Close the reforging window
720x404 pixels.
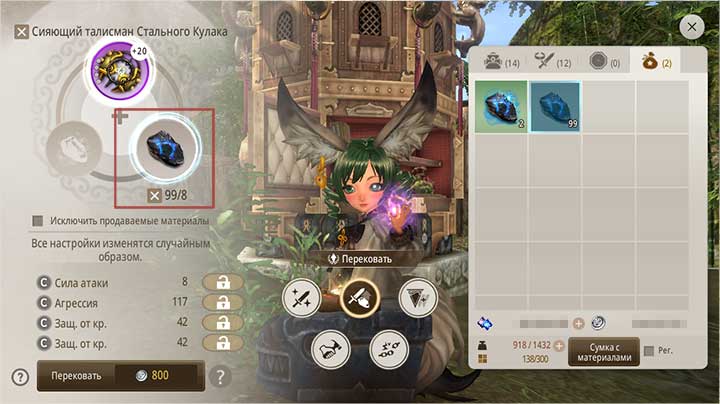coord(690,28)
